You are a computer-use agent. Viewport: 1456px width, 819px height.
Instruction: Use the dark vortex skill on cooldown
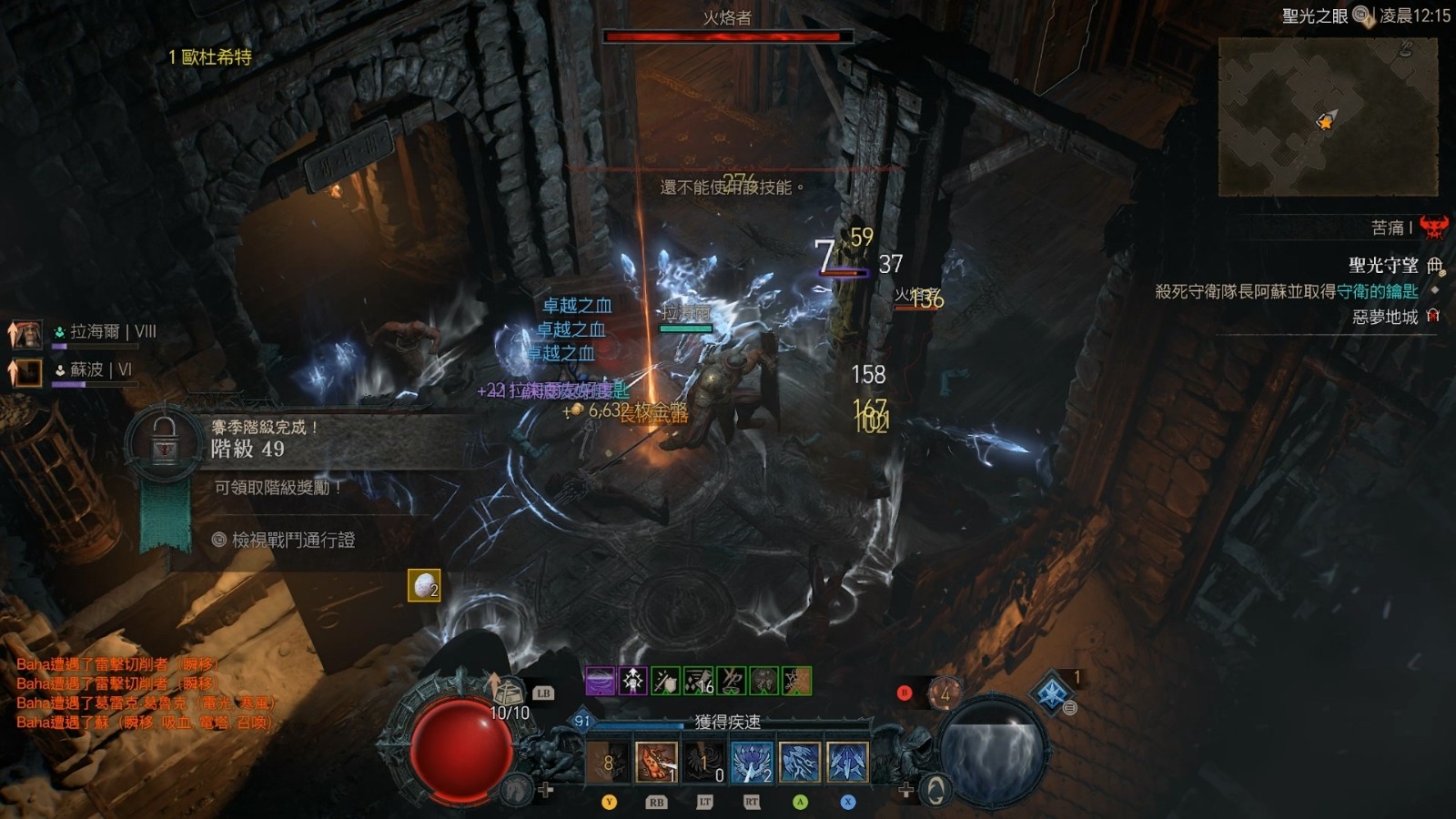point(704,762)
